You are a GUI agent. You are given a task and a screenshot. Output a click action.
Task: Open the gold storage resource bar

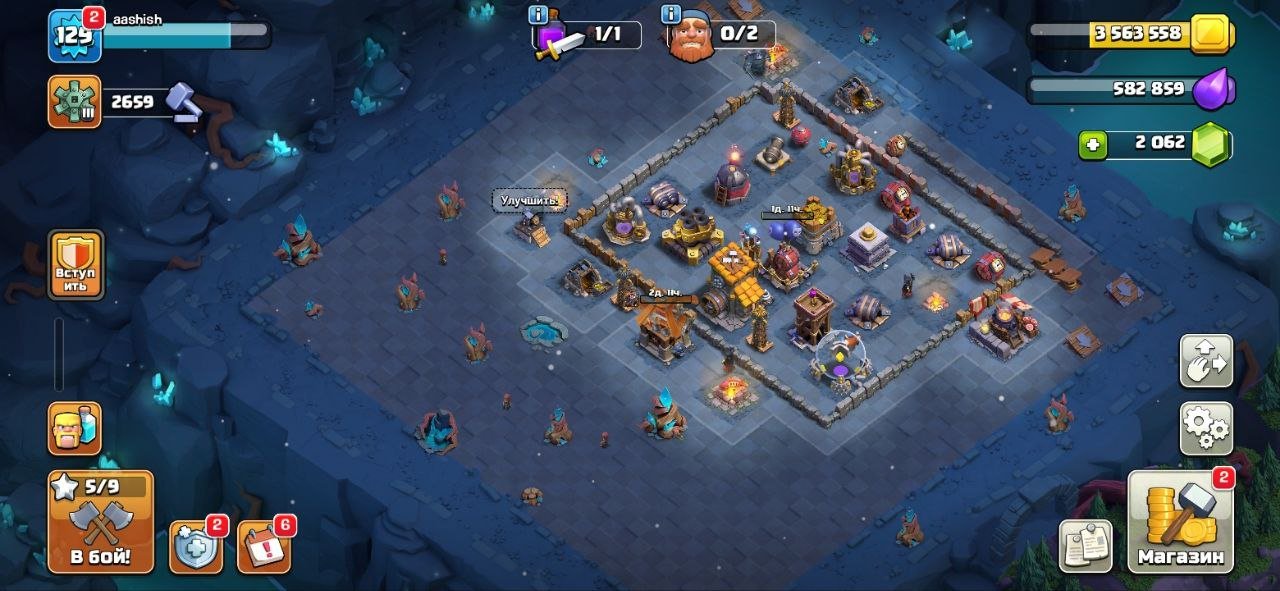click(x=1130, y=33)
